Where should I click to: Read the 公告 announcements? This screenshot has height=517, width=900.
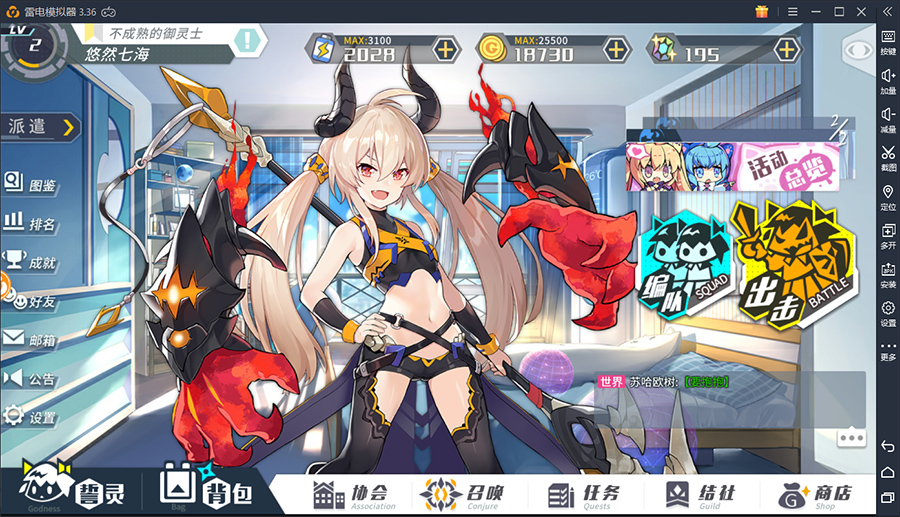click(x=30, y=378)
